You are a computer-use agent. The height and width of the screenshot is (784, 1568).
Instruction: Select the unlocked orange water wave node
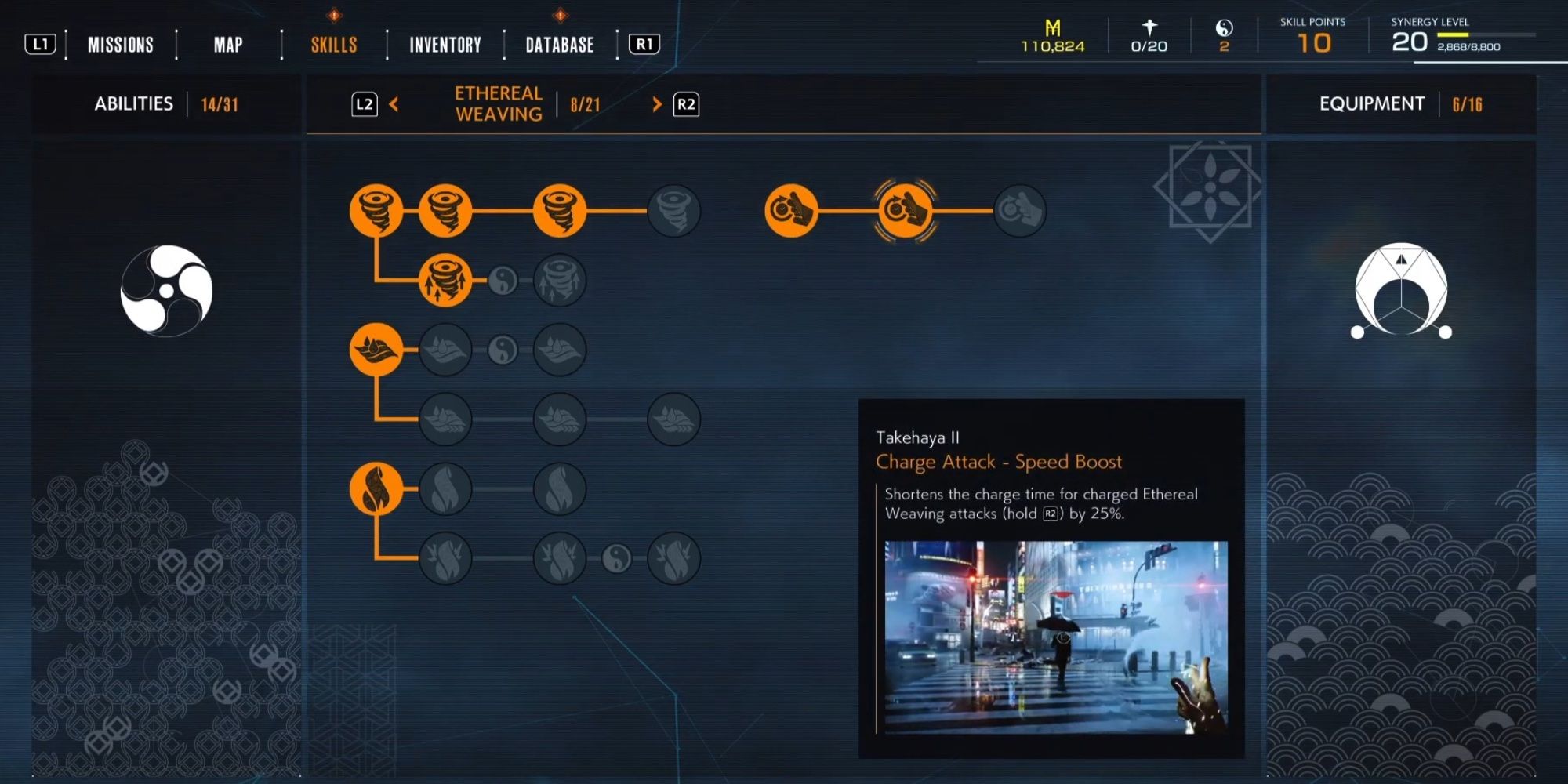(x=376, y=350)
